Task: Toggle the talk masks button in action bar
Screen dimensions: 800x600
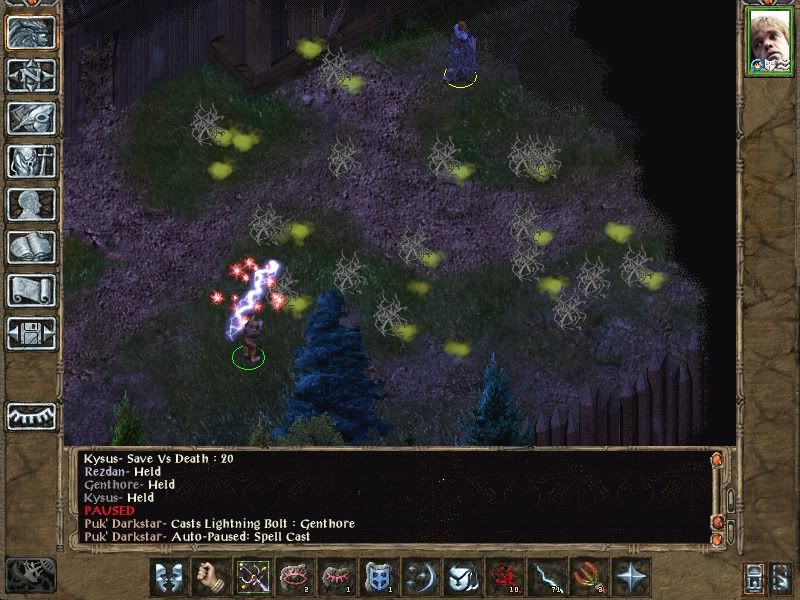Action: (x=168, y=577)
